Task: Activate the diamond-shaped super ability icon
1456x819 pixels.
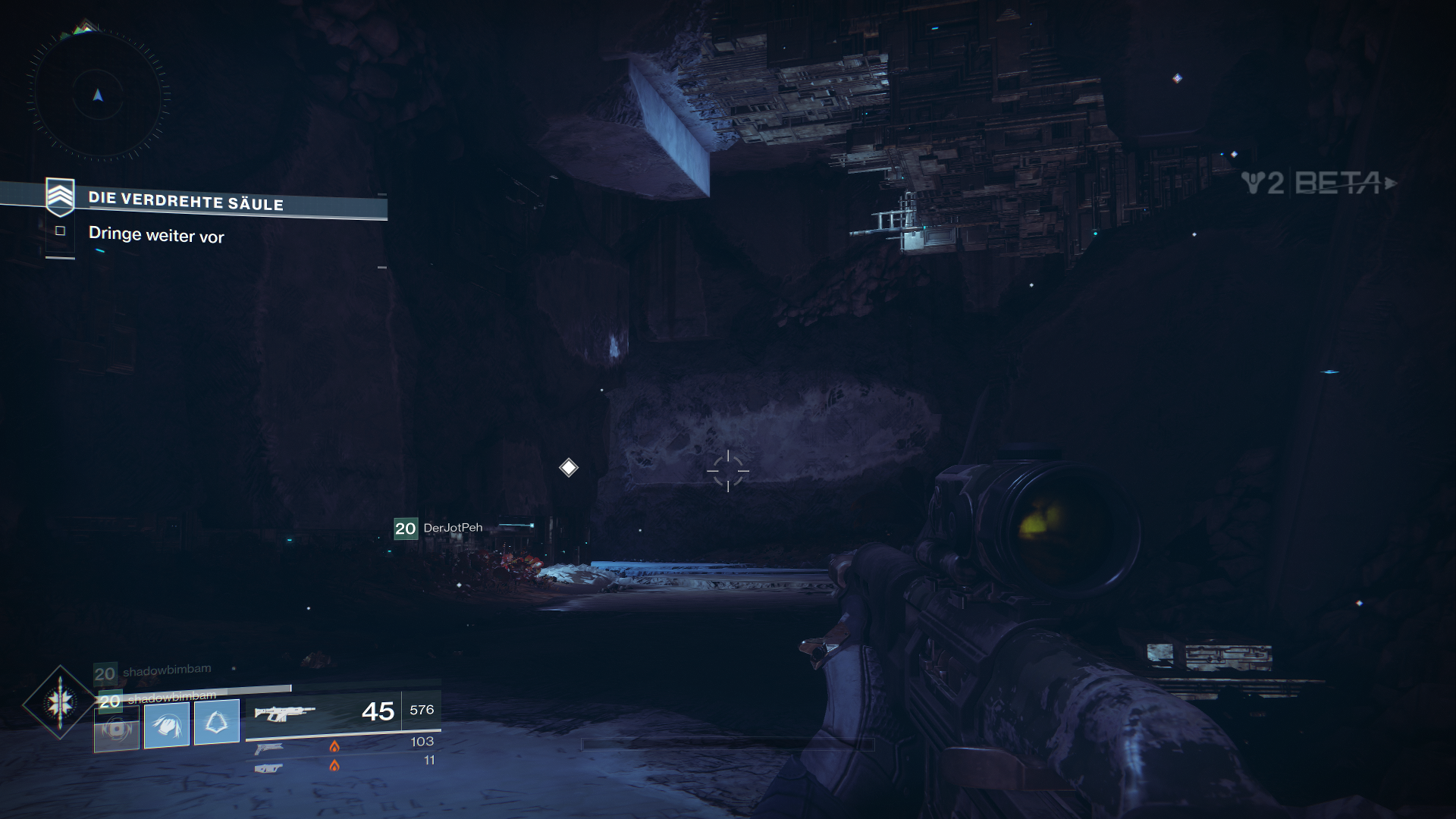Action: coord(59,703)
